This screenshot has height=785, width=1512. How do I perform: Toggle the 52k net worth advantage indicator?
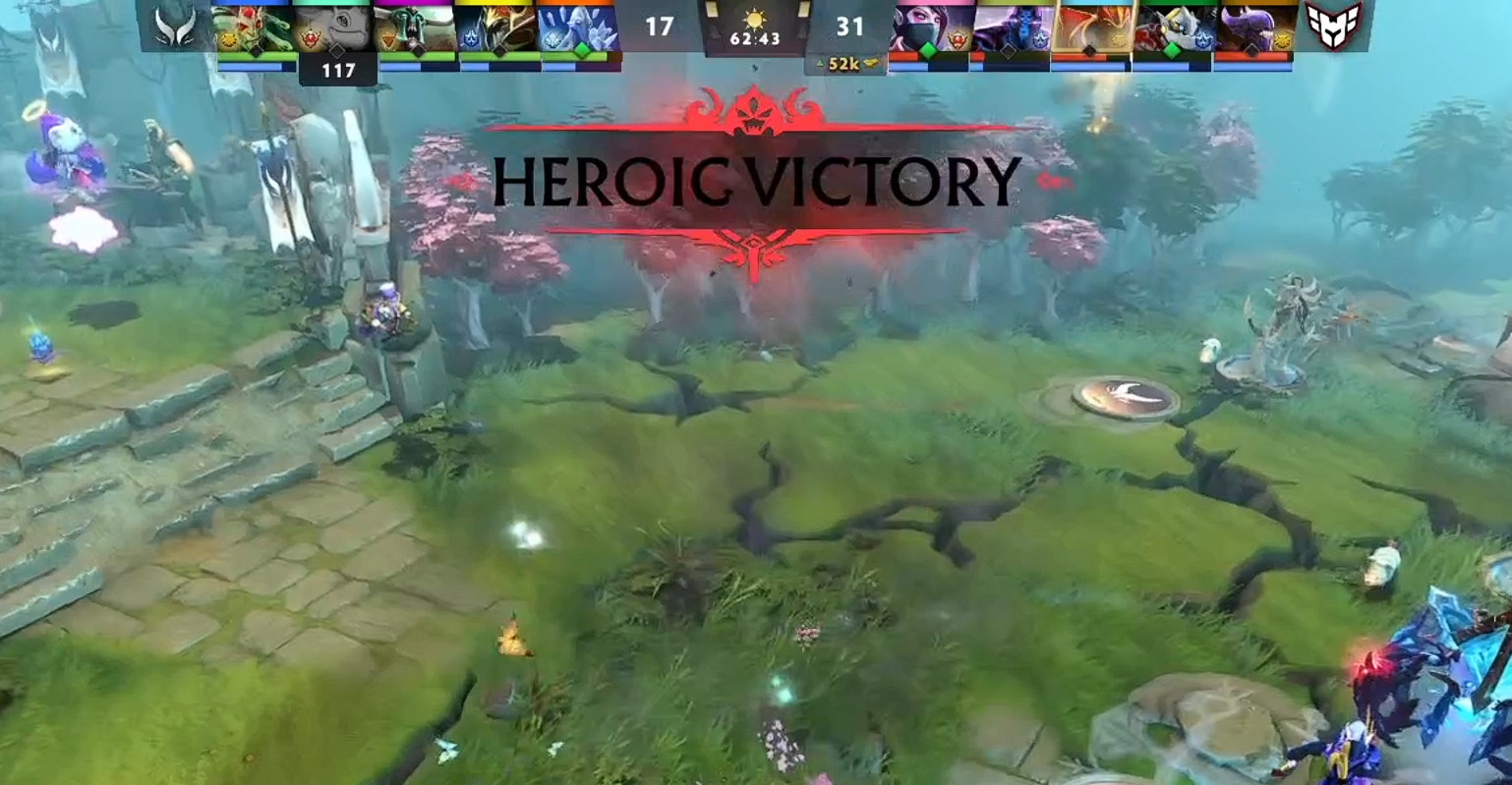pos(843,62)
